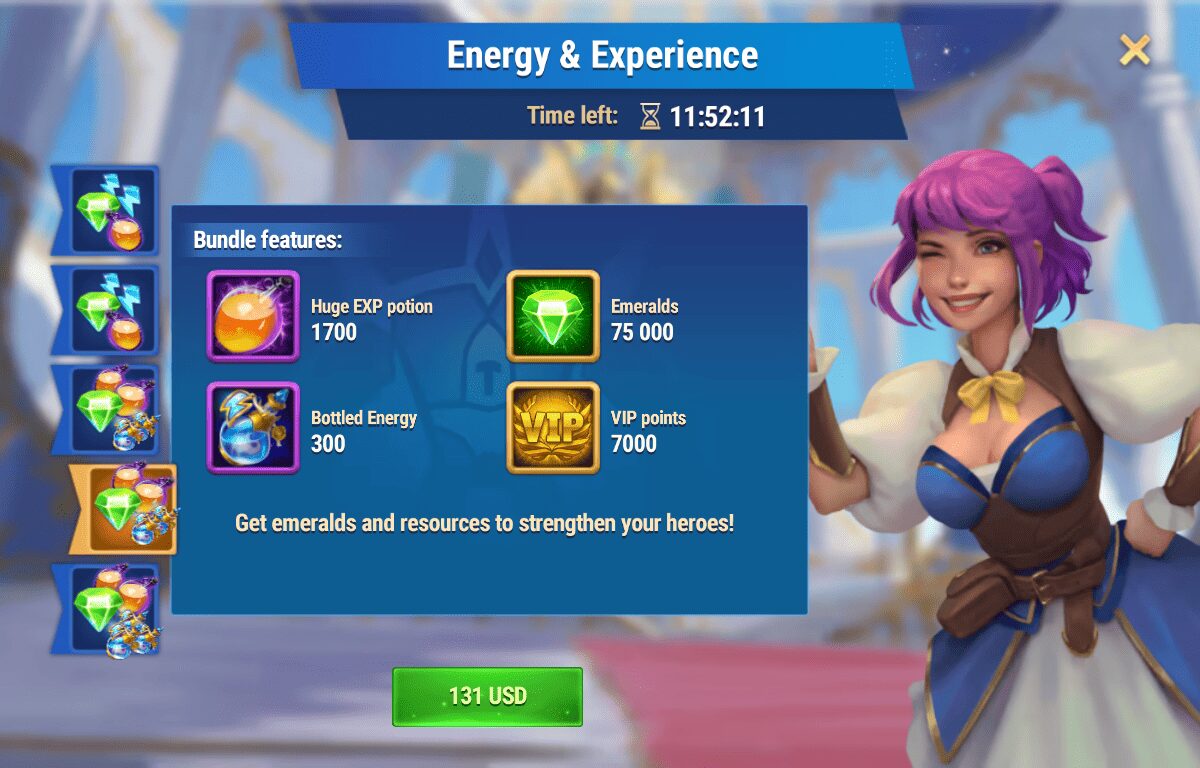Tap the Emeralds reward icon
1200x768 pixels.
(x=553, y=316)
